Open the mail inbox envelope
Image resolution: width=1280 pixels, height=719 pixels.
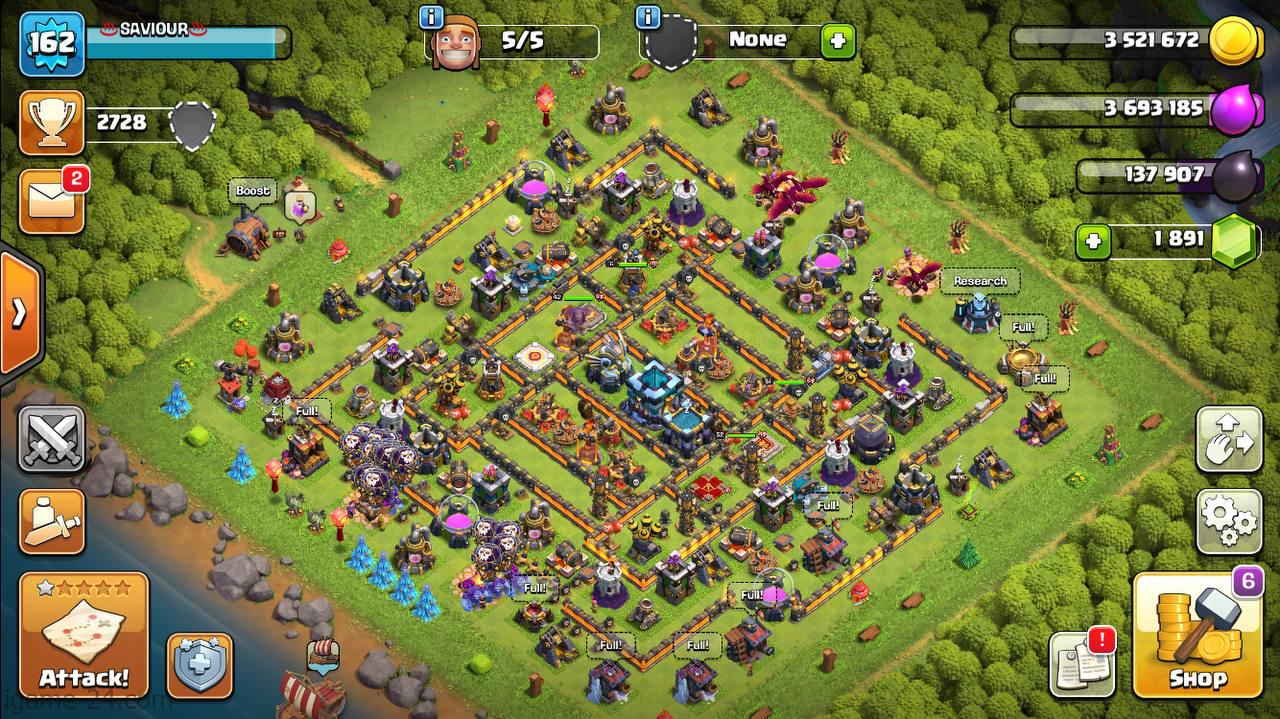pyautogui.click(x=51, y=201)
